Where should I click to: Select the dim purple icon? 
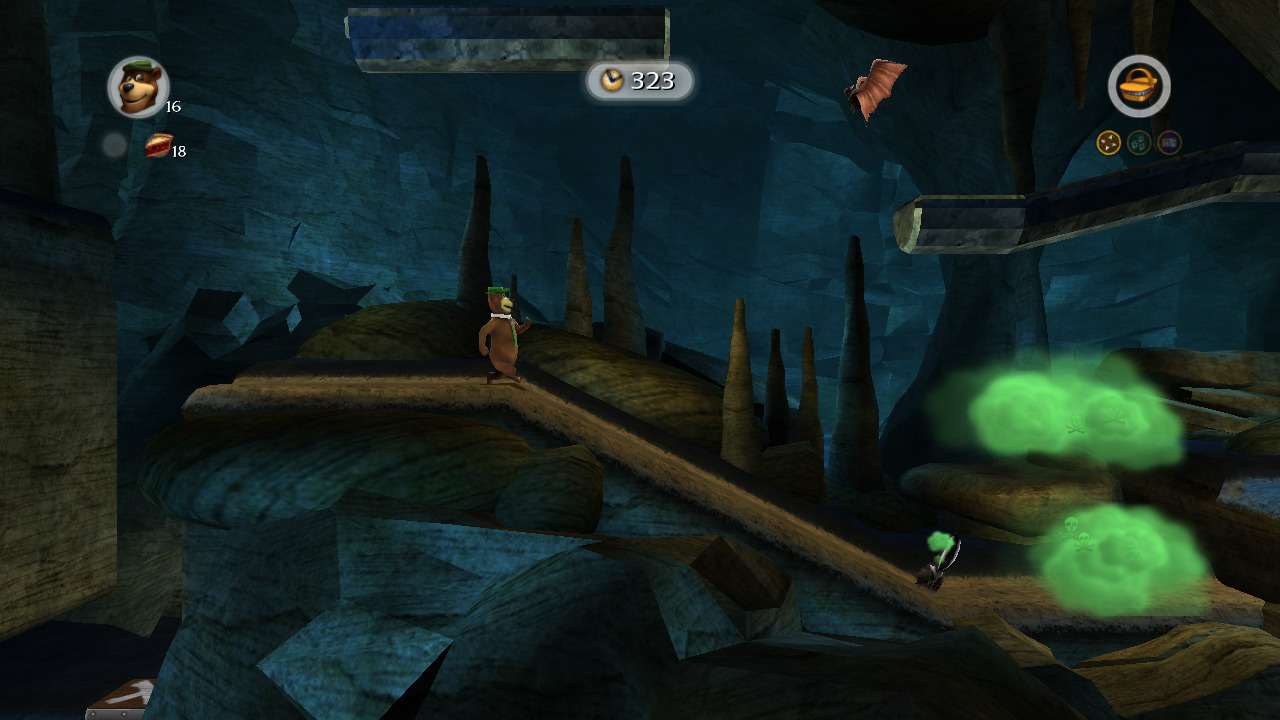point(1169,143)
